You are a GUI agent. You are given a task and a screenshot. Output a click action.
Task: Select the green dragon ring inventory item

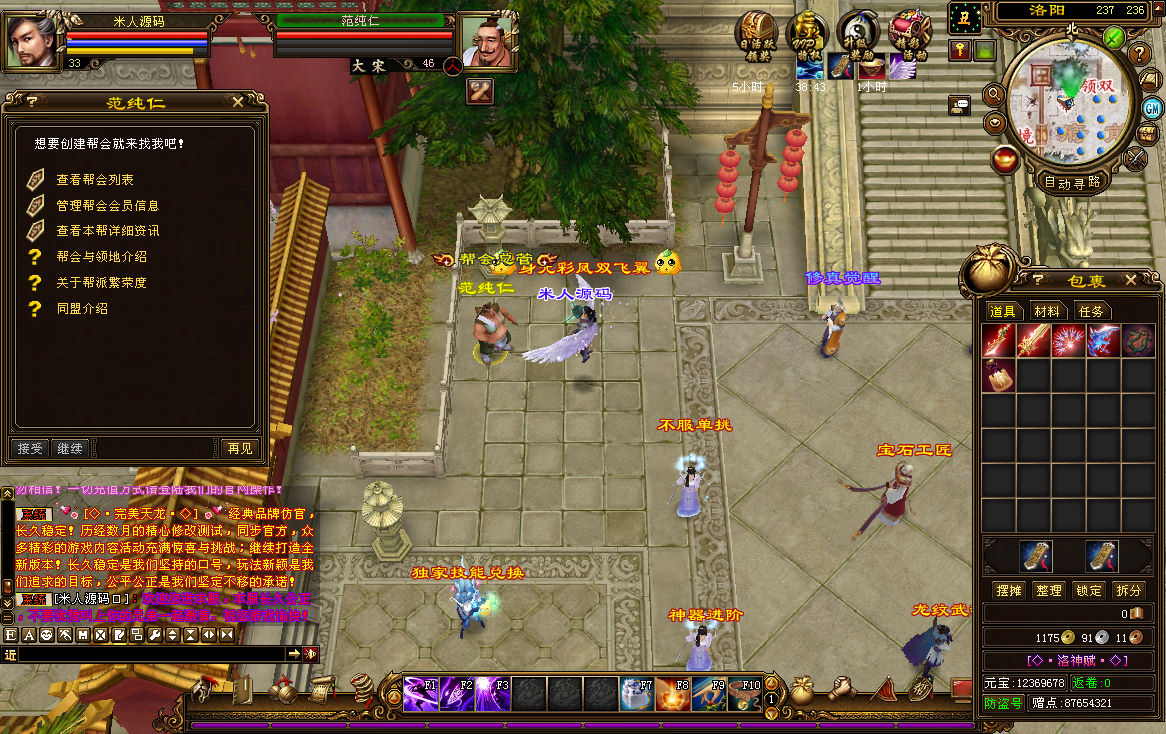[x=1137, y=340]
